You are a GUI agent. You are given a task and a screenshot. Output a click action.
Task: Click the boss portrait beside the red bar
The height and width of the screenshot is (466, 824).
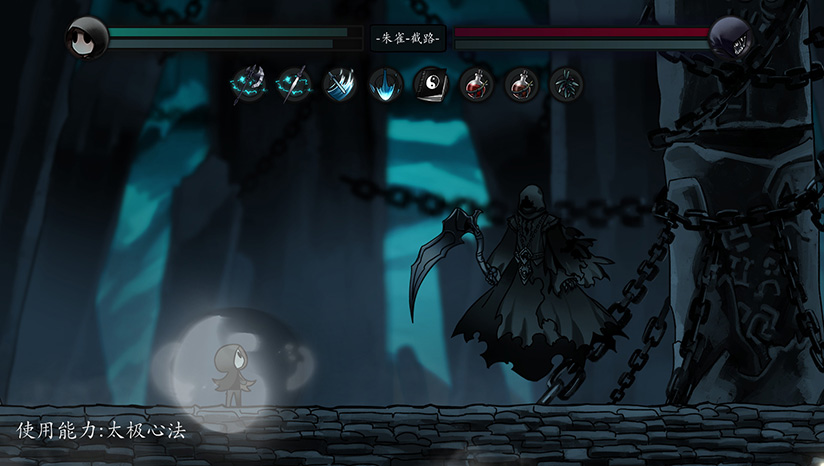[x=731, y=38]
